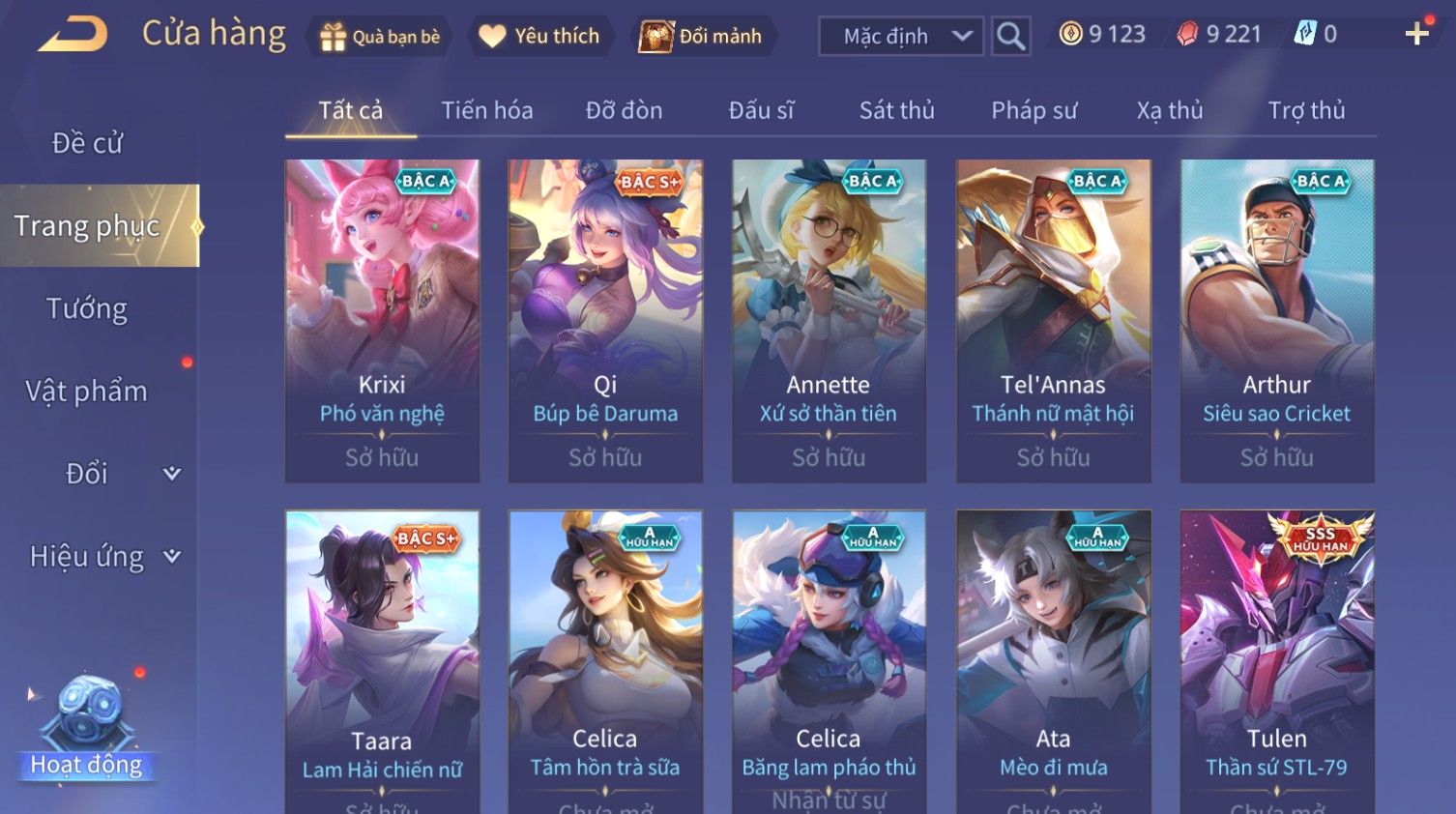Open the Đề cử shop section

coord(87,143)
